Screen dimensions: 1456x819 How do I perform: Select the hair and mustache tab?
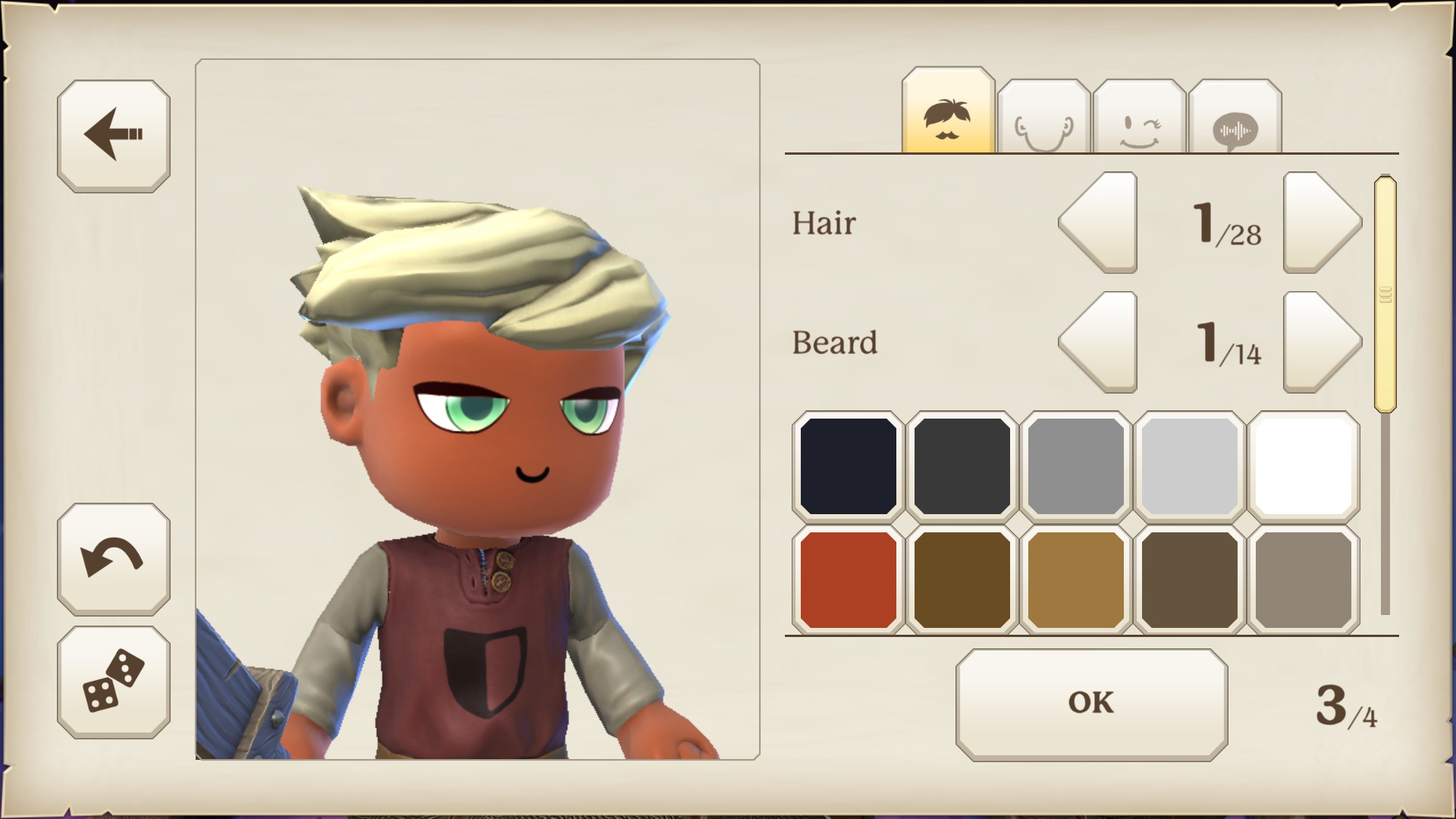coord(948,114)
